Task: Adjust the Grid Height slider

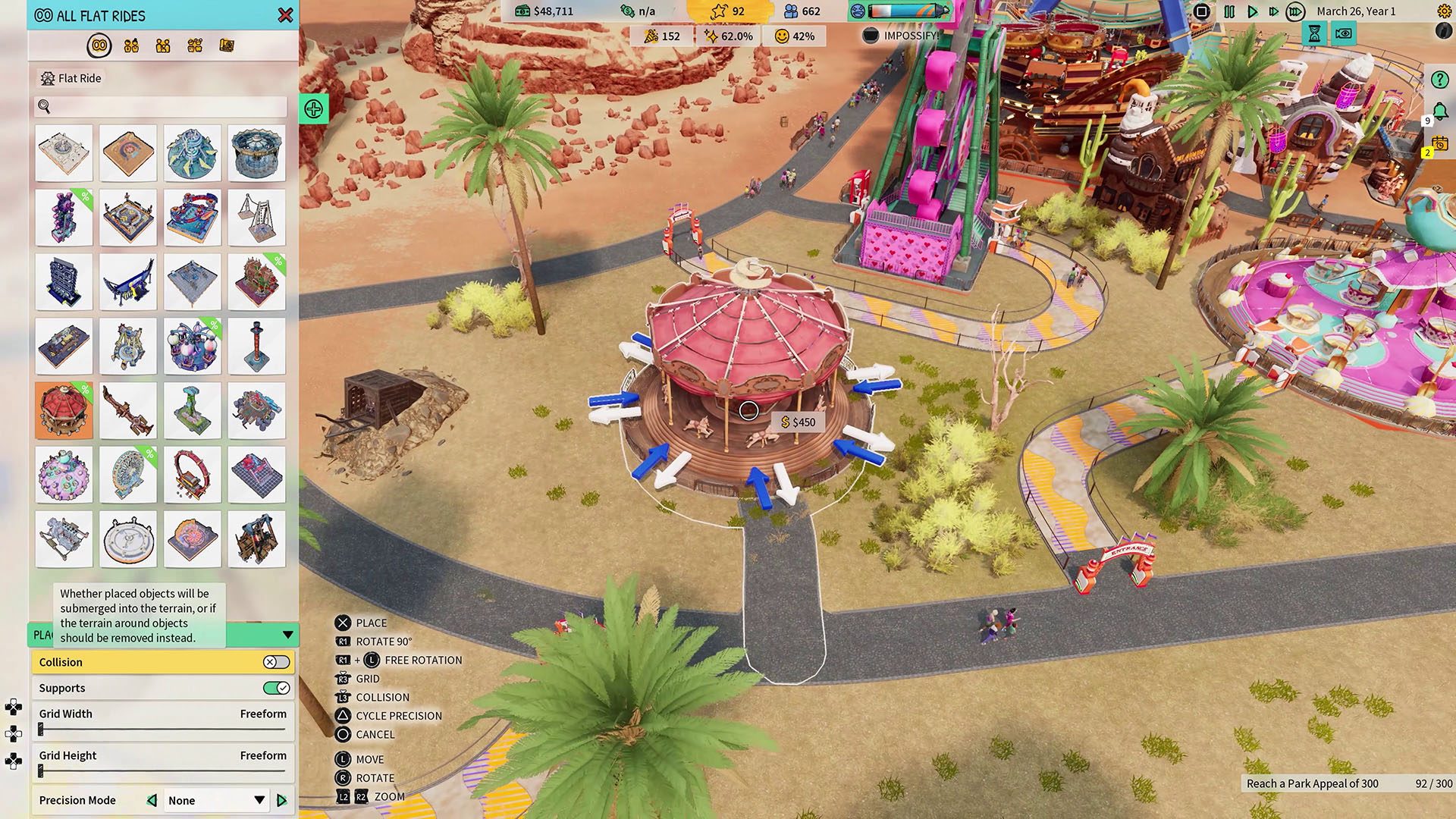Action: pyautogui.click(x=41, y=771)
